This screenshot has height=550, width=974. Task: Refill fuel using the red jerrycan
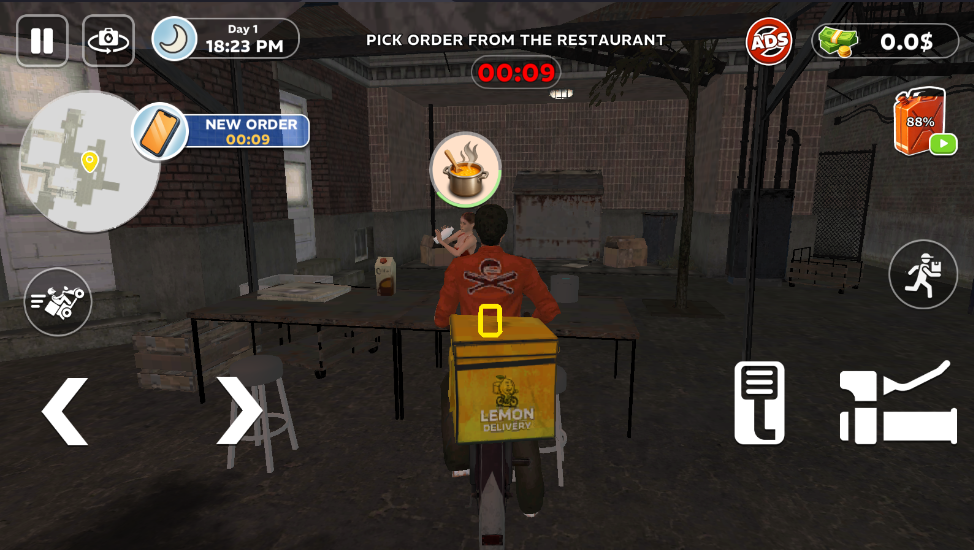click(x=919, y=123)
